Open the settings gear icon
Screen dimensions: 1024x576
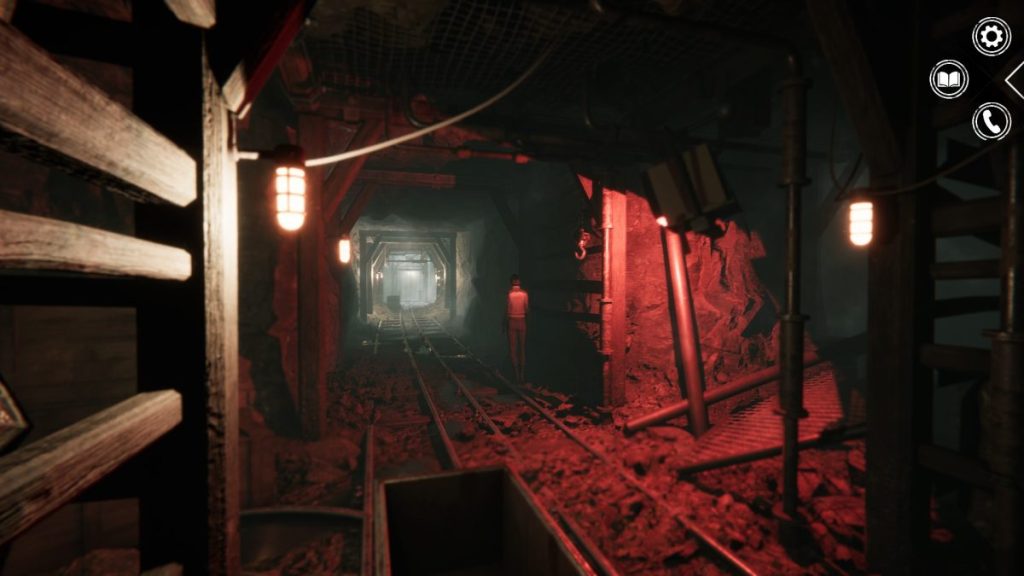[x=991, y=37]
